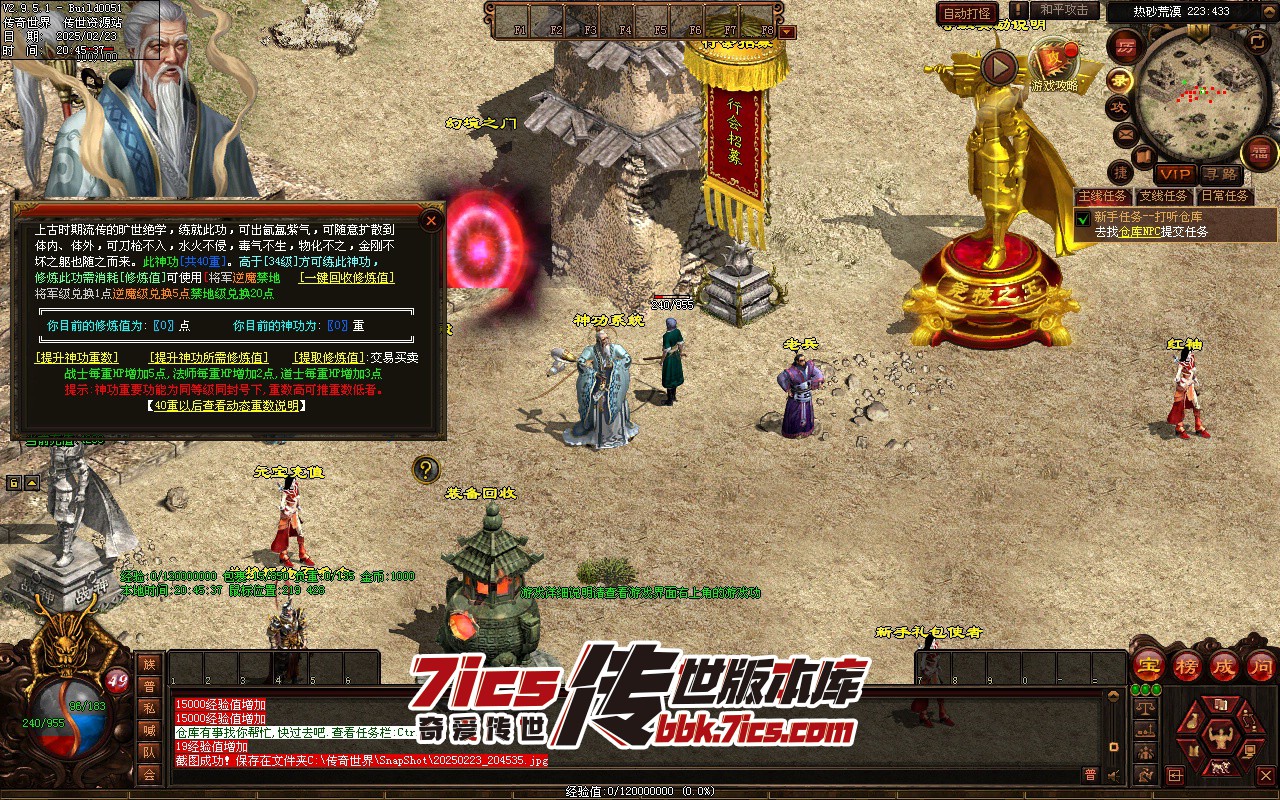The width and height of the screenshot is (1280, 800).
Task: Switch to the 日常任务 tab
Action: tap(1224, 196)
